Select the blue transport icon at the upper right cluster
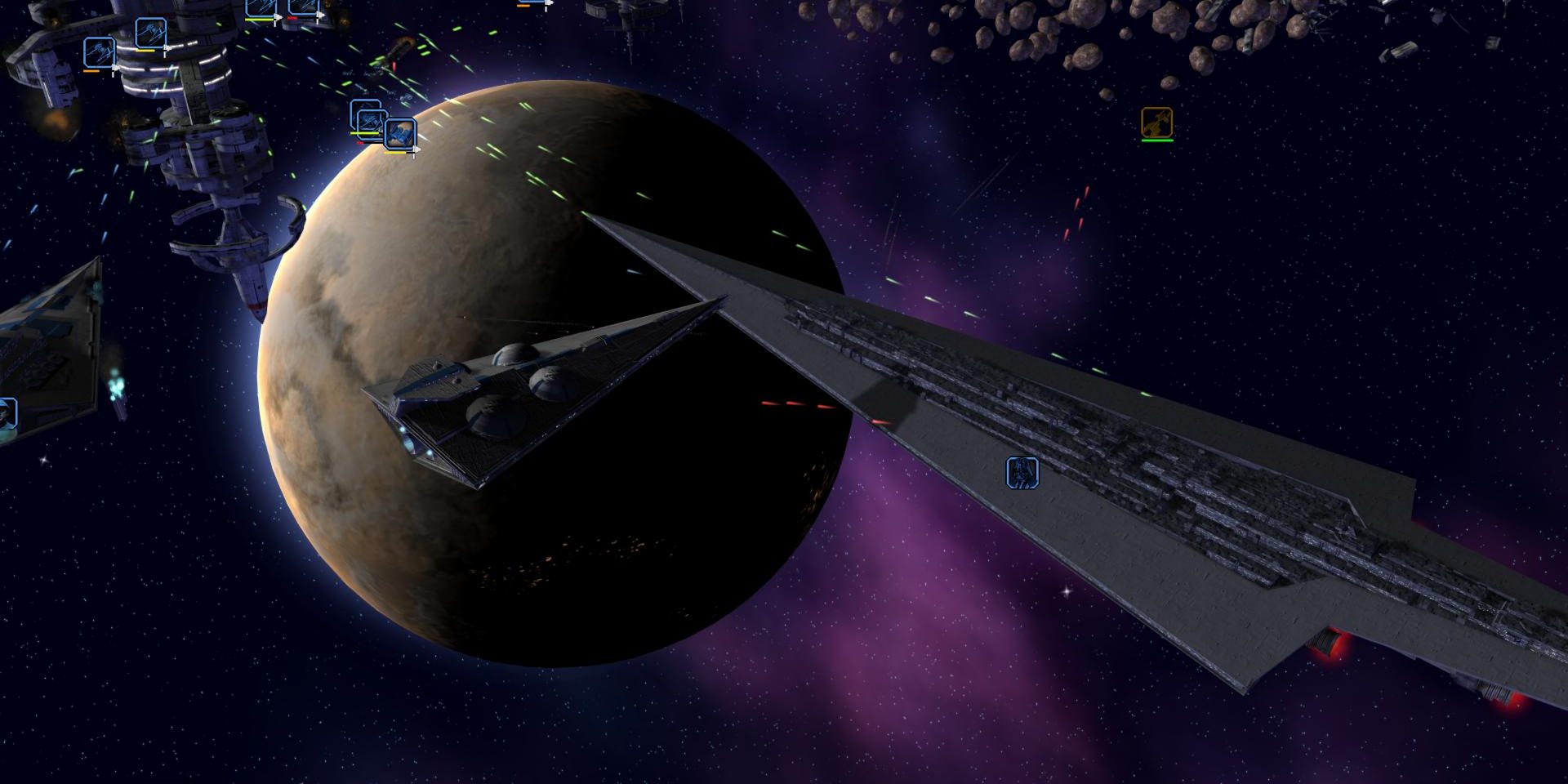 tap(400, 134)
